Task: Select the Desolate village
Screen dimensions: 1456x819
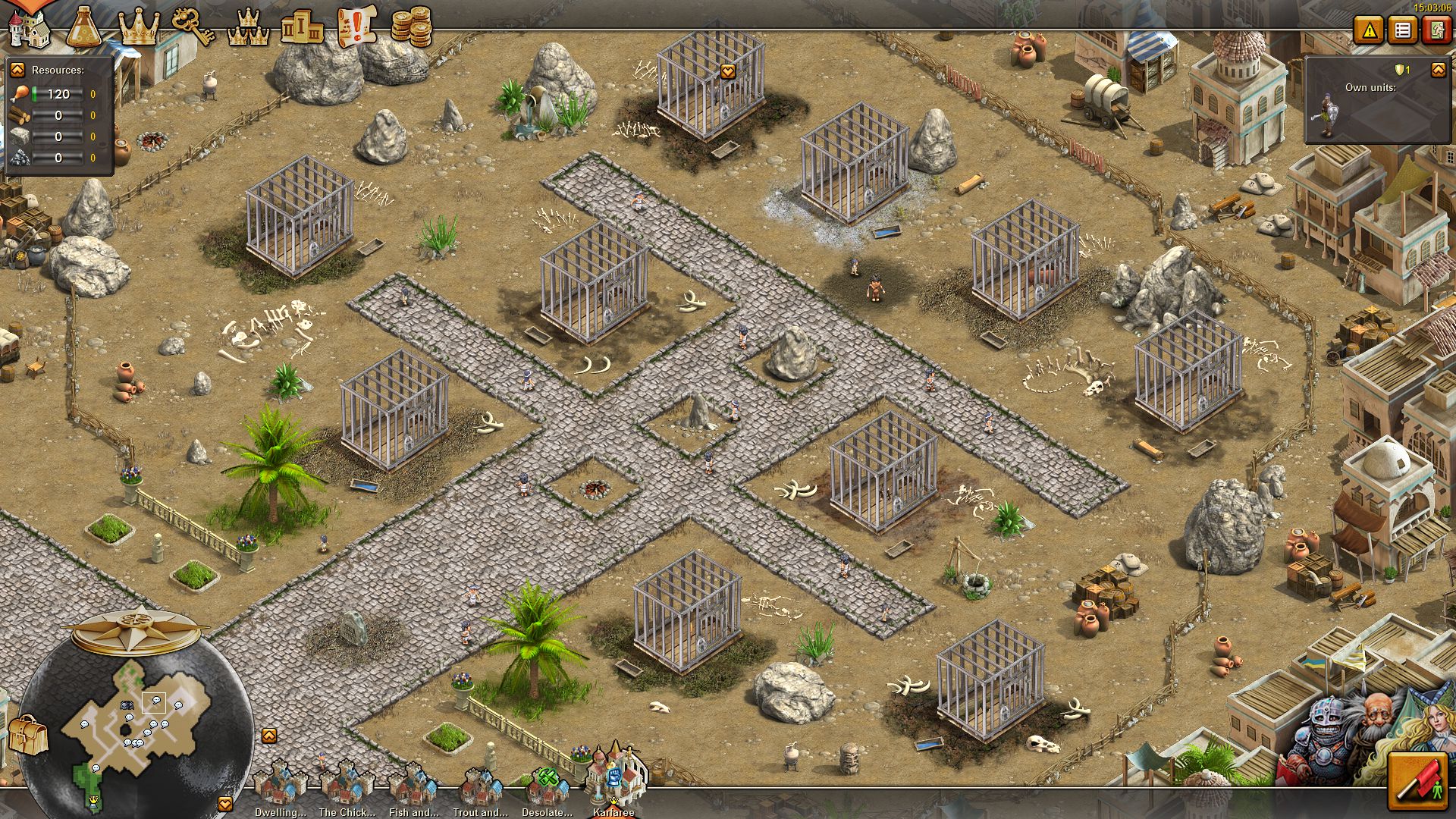Action: click(547, 787)
